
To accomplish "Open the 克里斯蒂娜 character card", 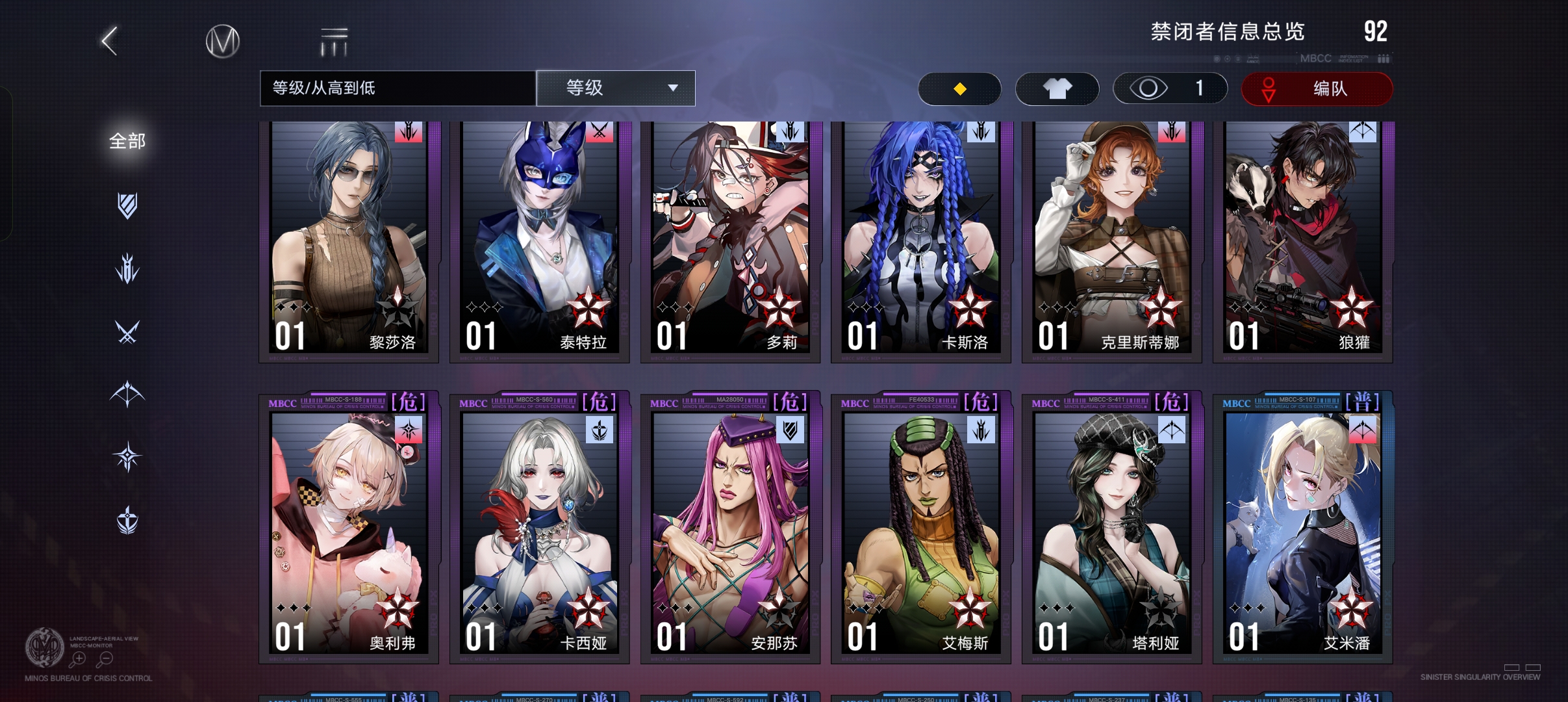I will click(x=1112, y=240).
